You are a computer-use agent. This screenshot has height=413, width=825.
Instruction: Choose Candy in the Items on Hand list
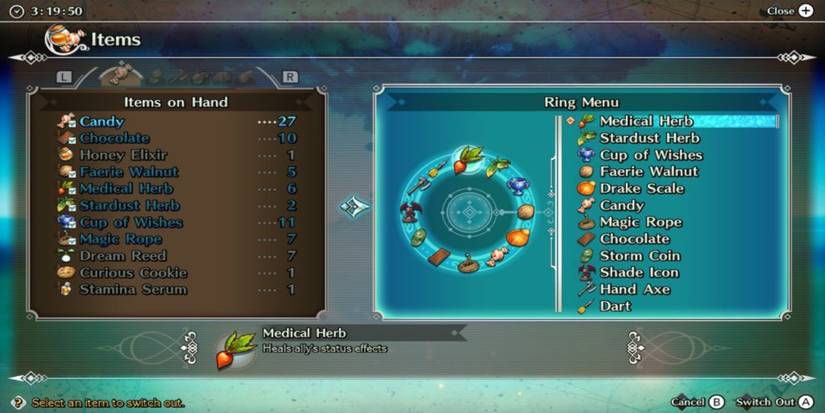point(102,121)
